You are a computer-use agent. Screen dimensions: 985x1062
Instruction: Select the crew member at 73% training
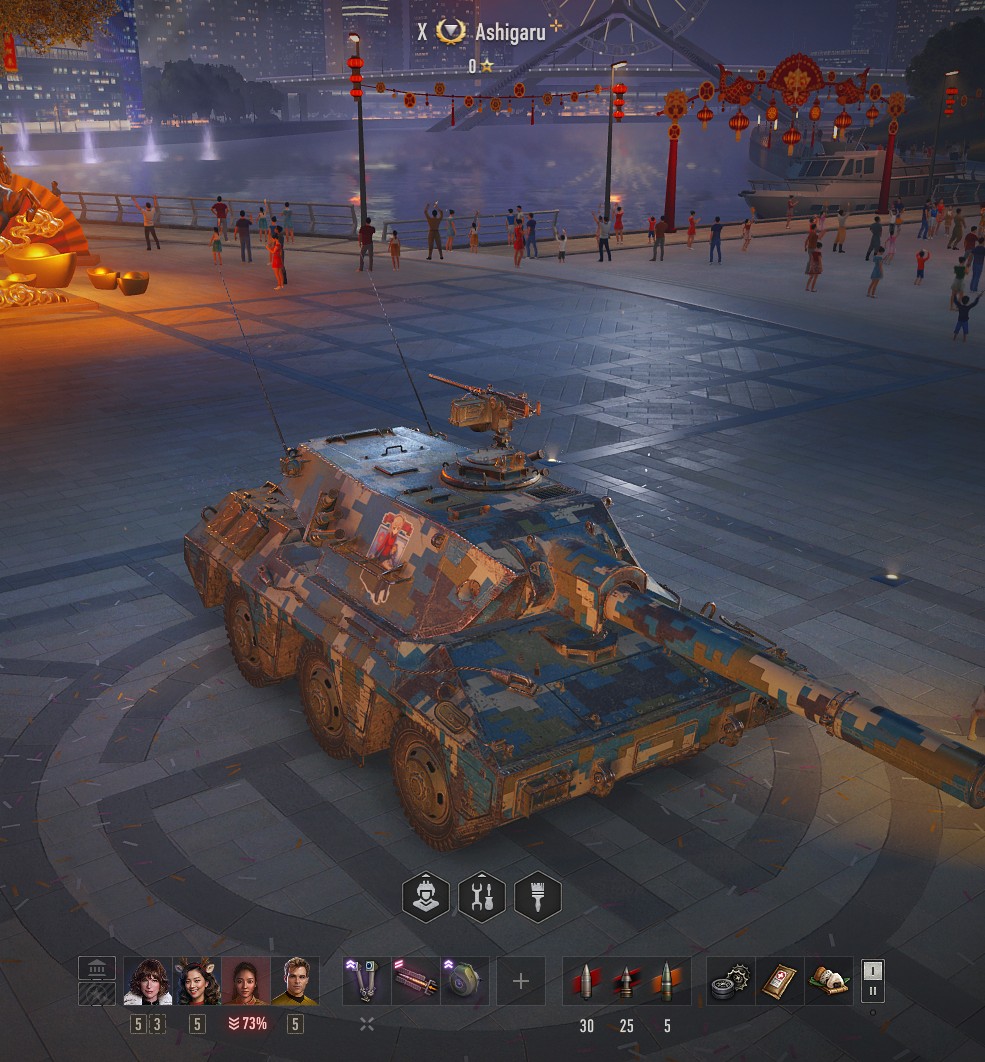246,981
